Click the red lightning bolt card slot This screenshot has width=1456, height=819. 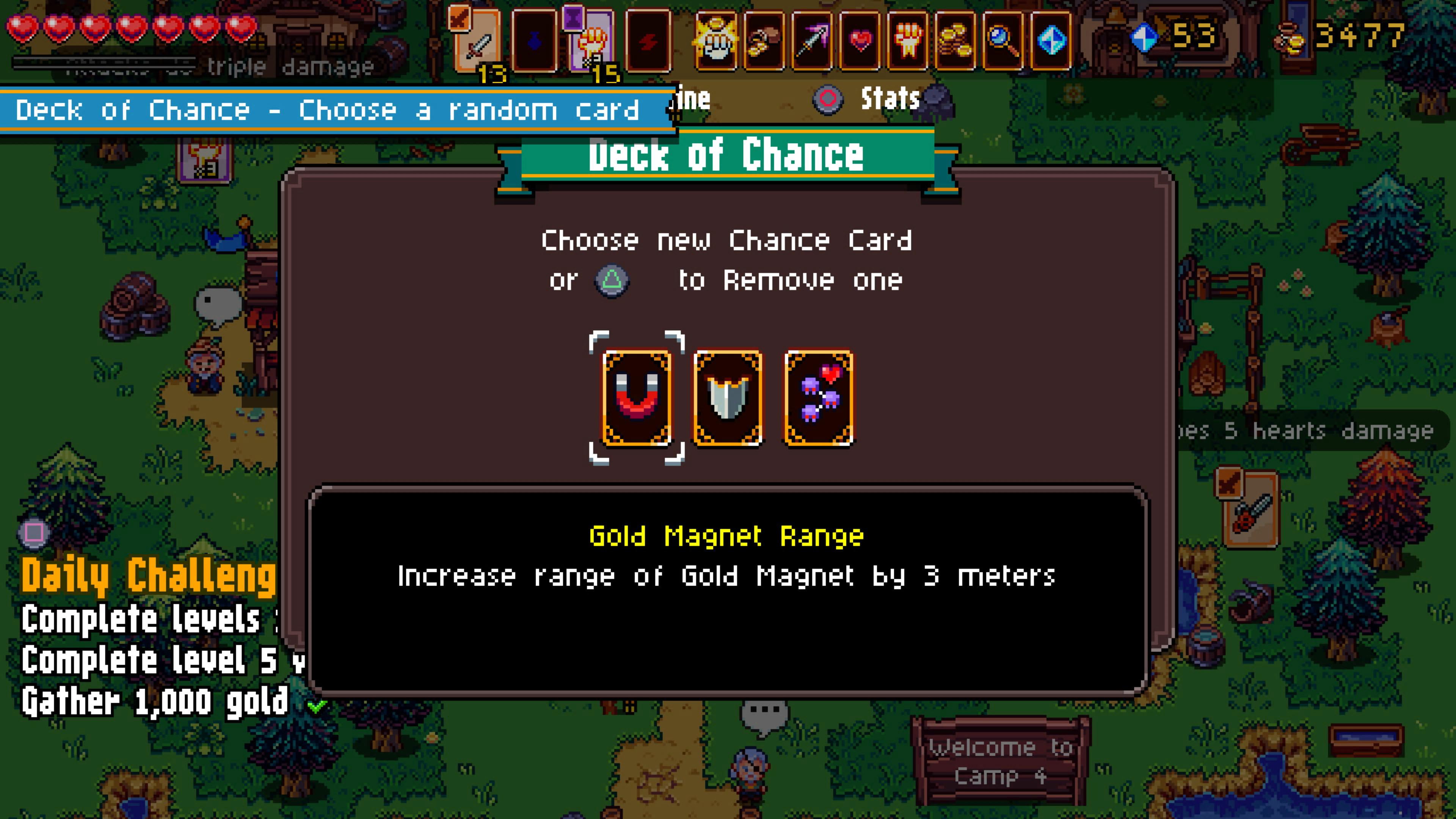point(648,41)
